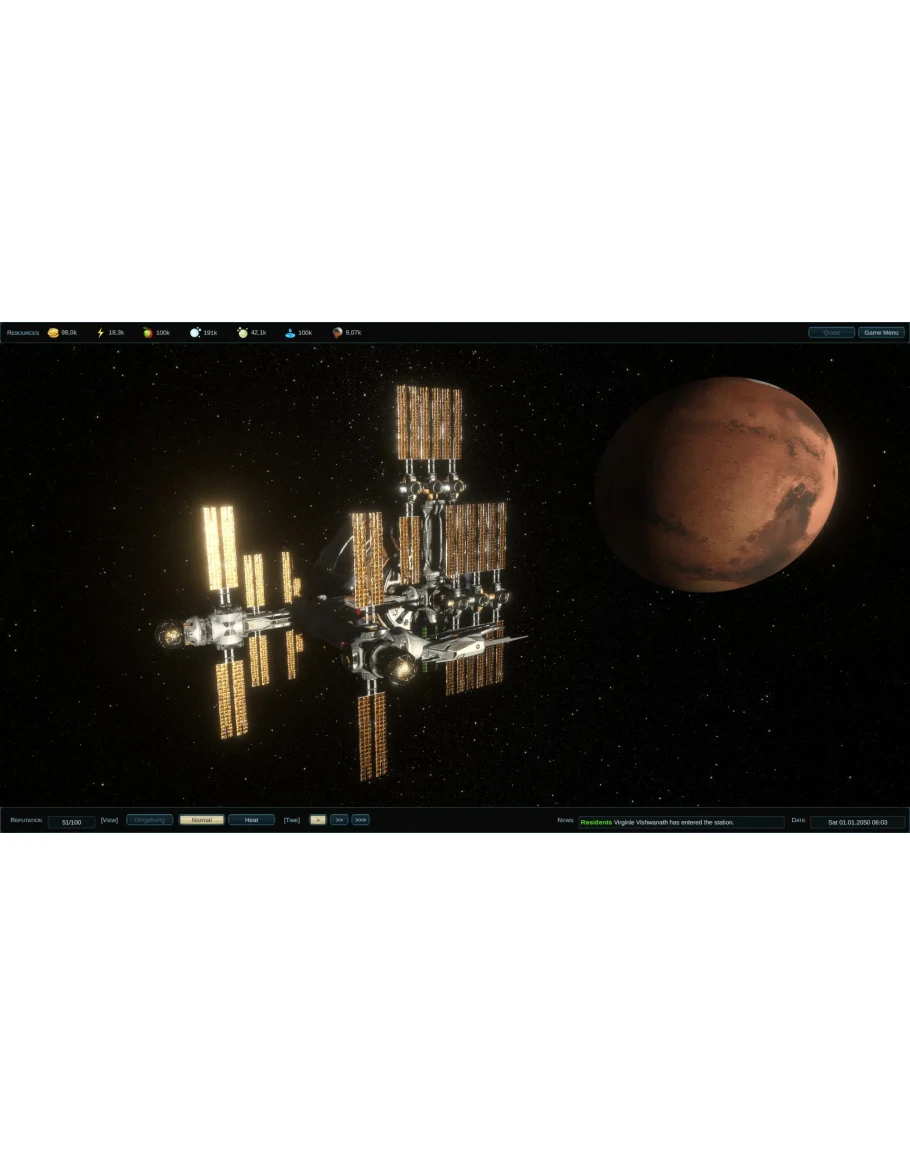This screenshot has width=910, height=1155.
Task: Click the gold coin money resource icon
Action: [53, 332]
